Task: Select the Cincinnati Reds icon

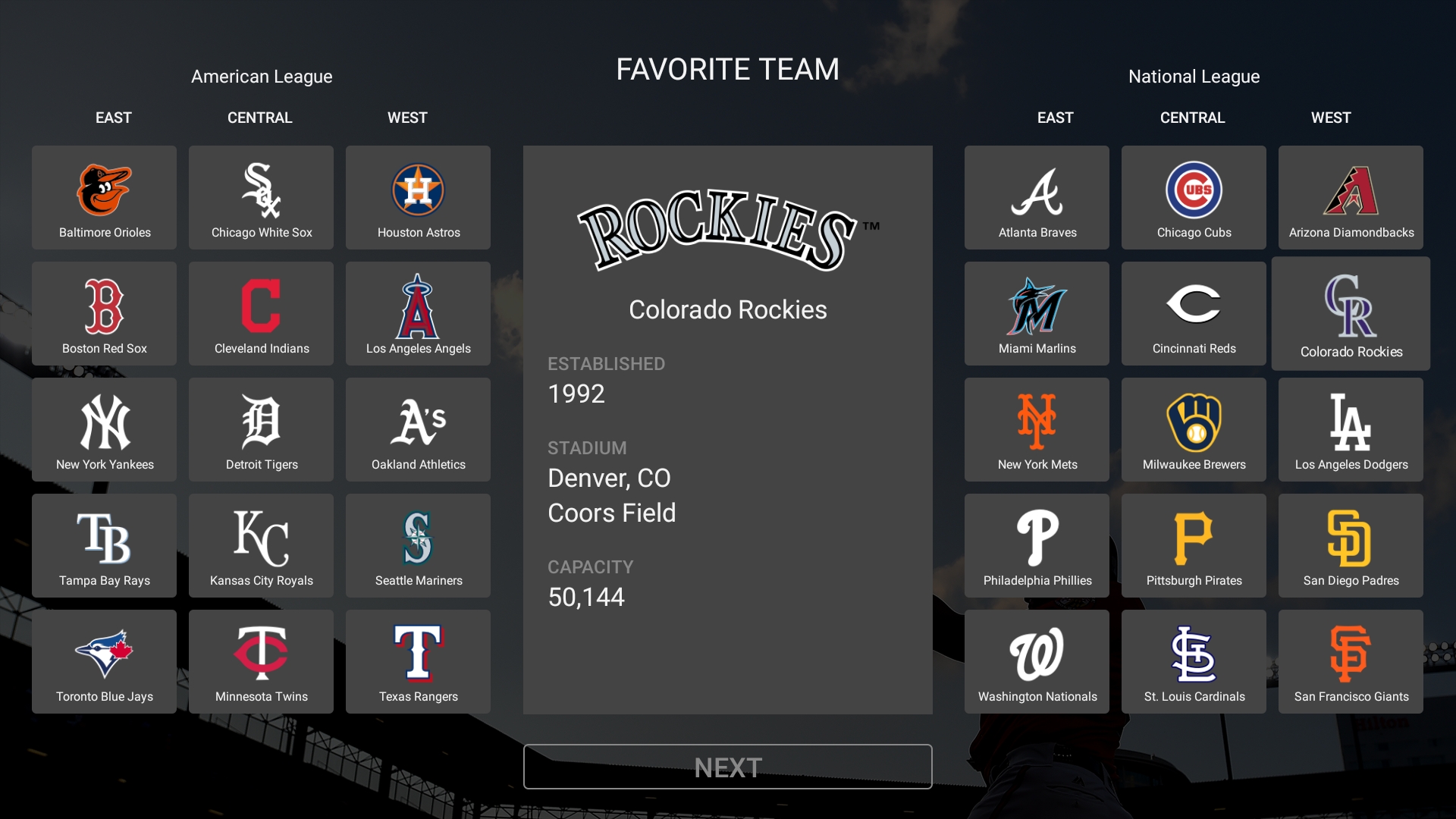Action: tap(1194, 308)
